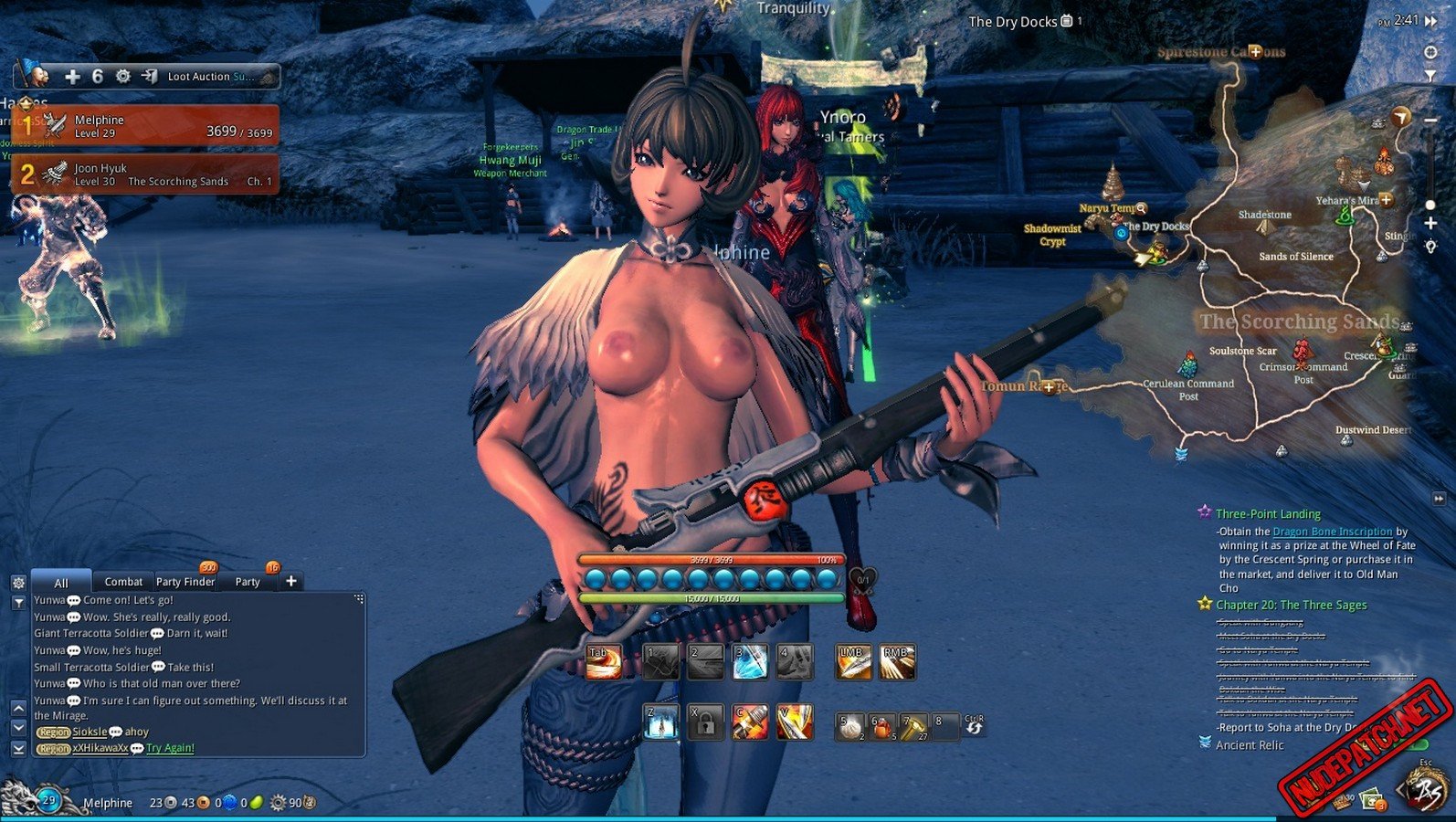Click The Dry Docks marker on the map
The height and width of the screenshot is (822, 1456).
[1122, 233]
